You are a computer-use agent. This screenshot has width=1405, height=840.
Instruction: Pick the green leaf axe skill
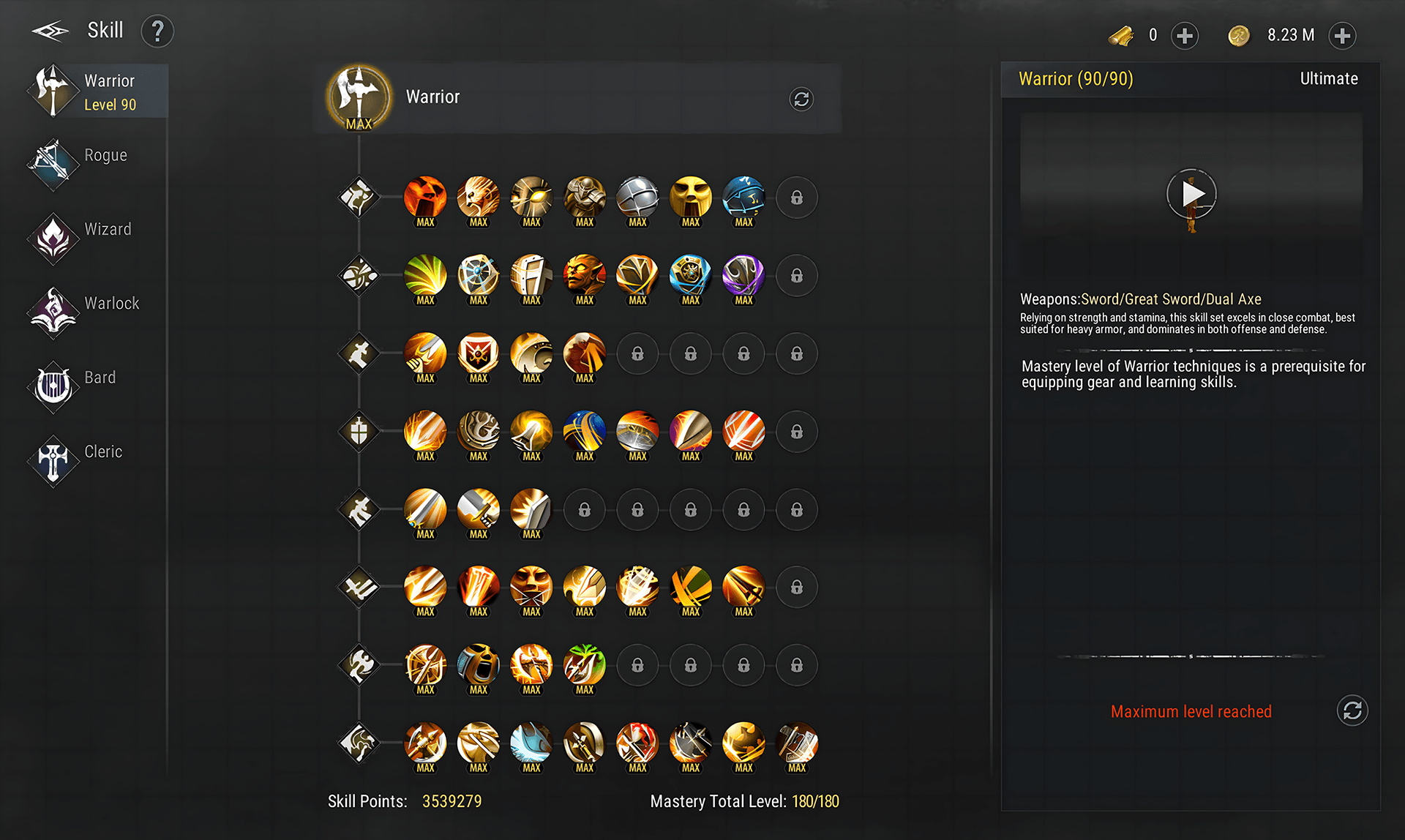point(585,666)
